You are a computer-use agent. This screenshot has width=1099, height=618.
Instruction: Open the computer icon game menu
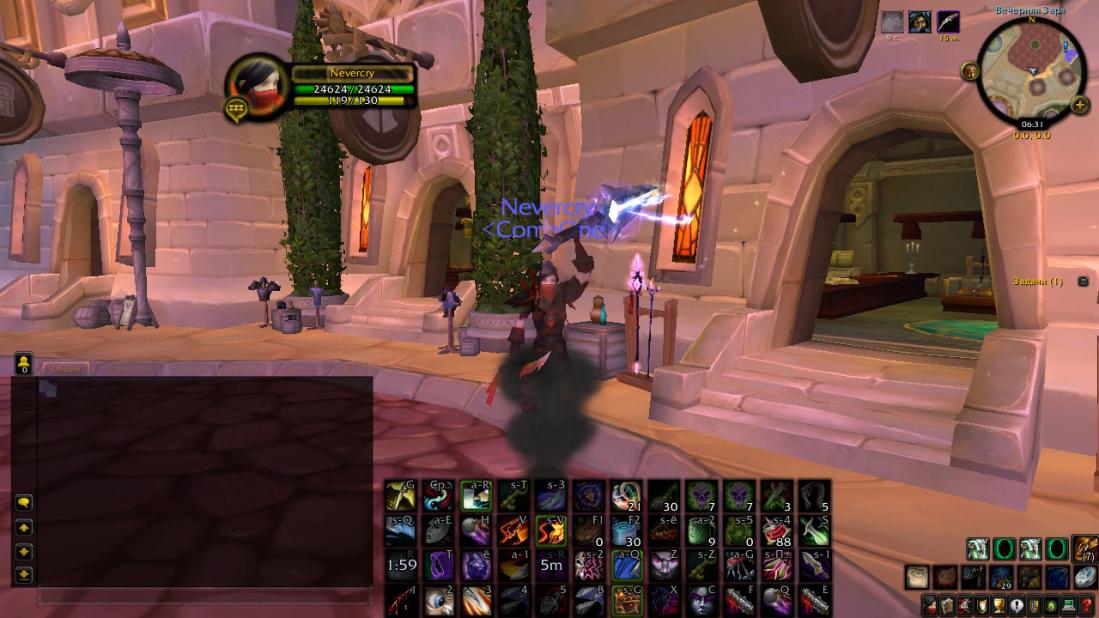tap(1069, 605)
